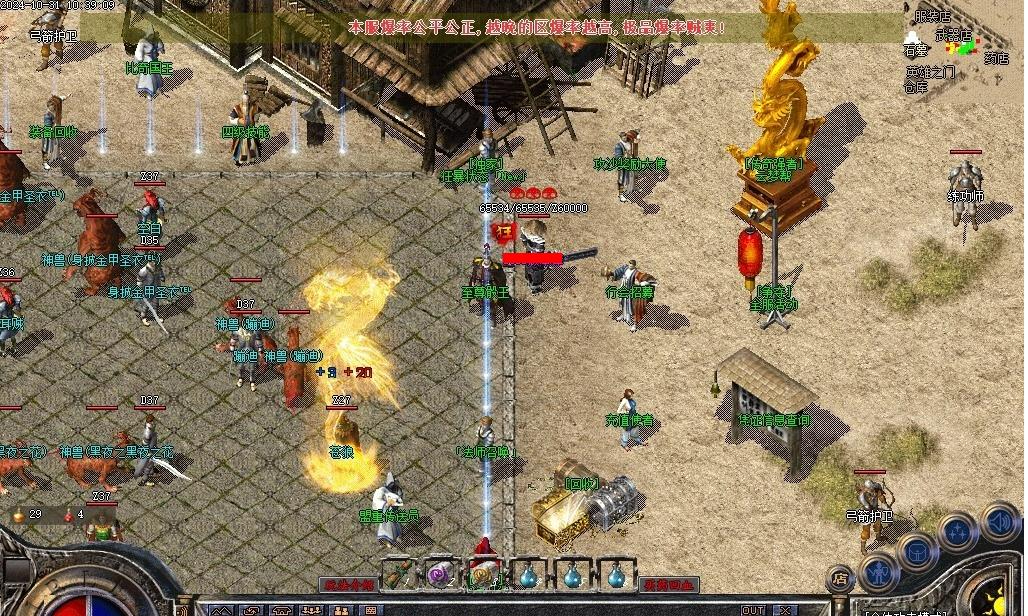Use the brown bottle in hotbar slot 1
Viewport: 1028px width, 616px height.
pos(397,574)
